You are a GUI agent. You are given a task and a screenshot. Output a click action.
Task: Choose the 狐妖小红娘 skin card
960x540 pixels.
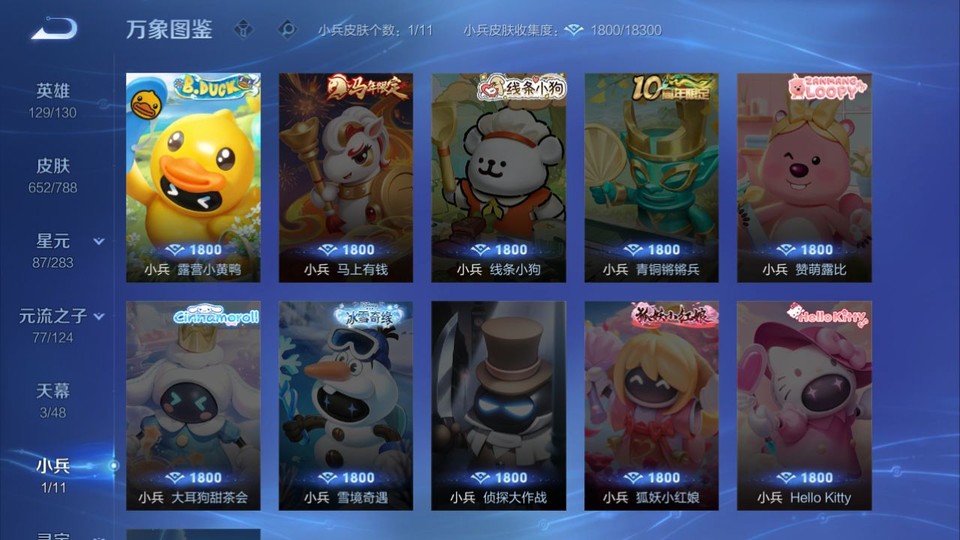click(x=651, y=404)
